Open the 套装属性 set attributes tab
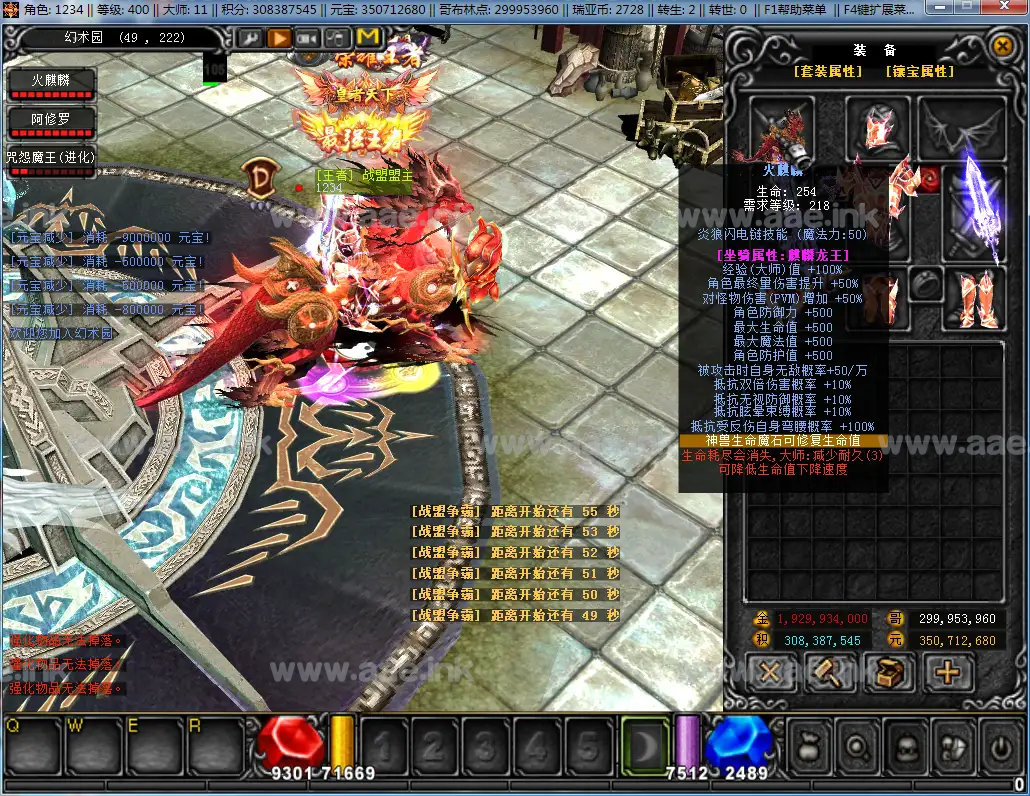Viewport: 1030px width, 796px height. coord(827,72)
